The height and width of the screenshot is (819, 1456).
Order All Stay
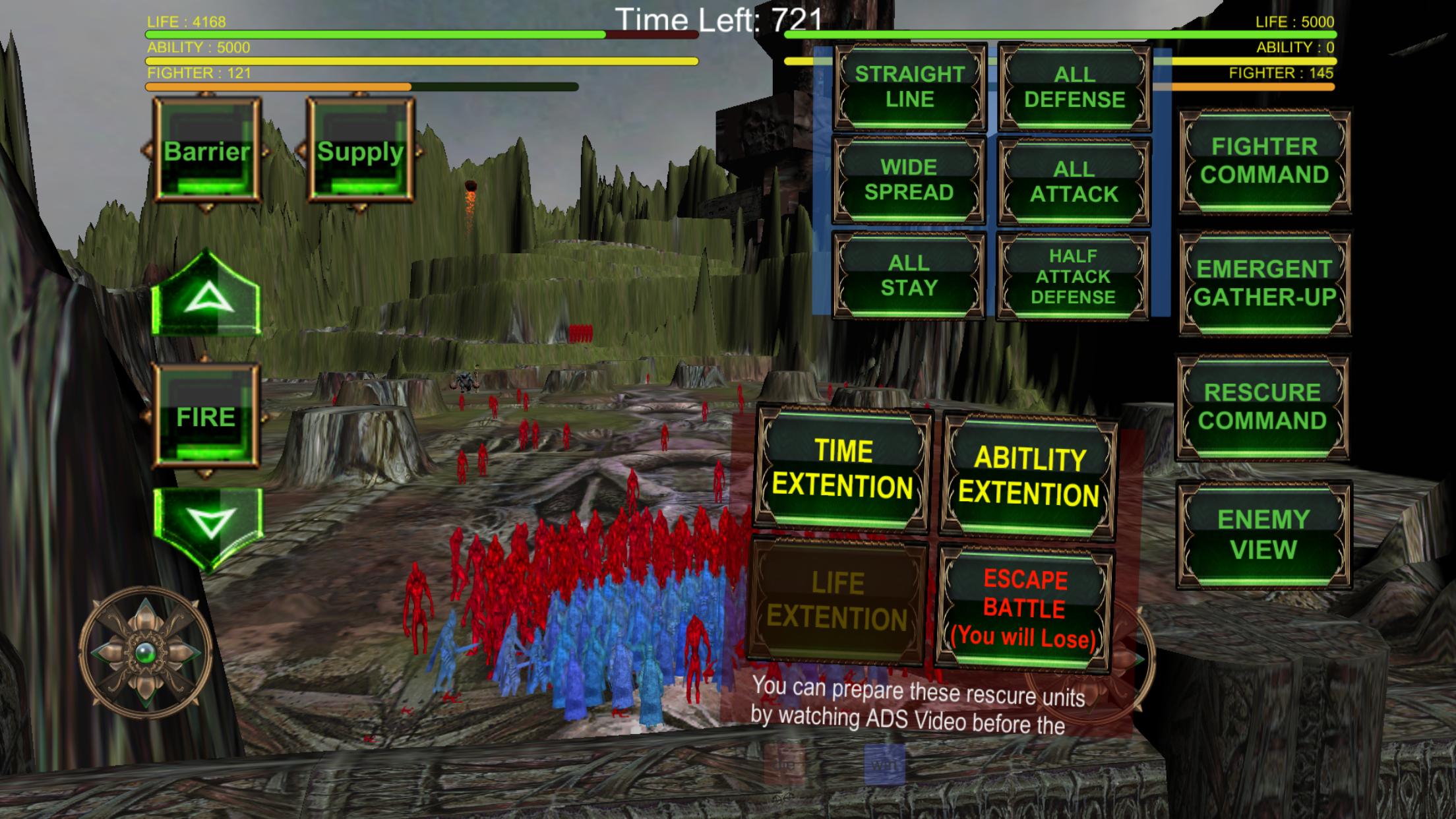tap(909, 275)
